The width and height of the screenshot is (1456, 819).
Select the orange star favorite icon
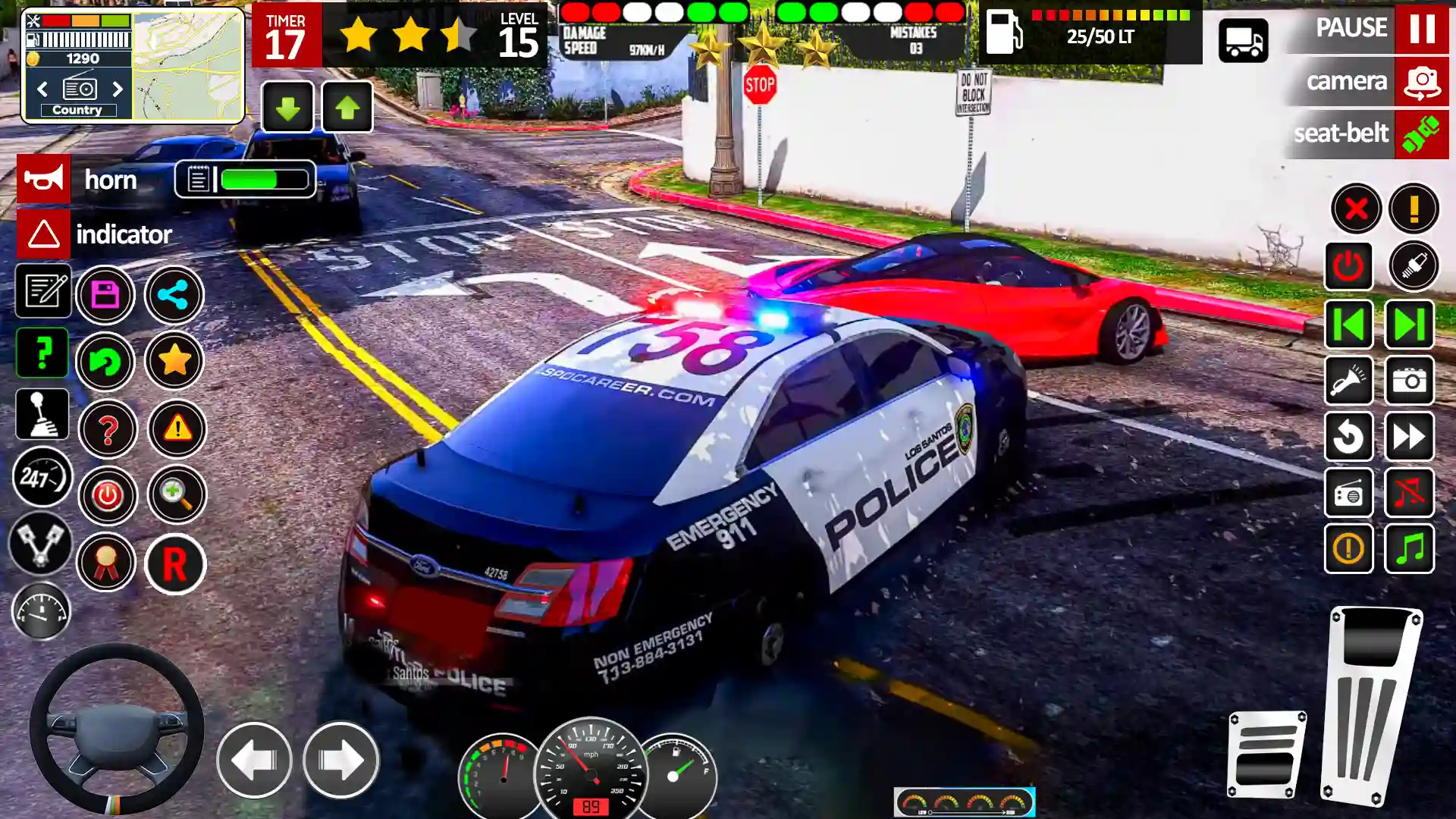[x=174, y=361]
